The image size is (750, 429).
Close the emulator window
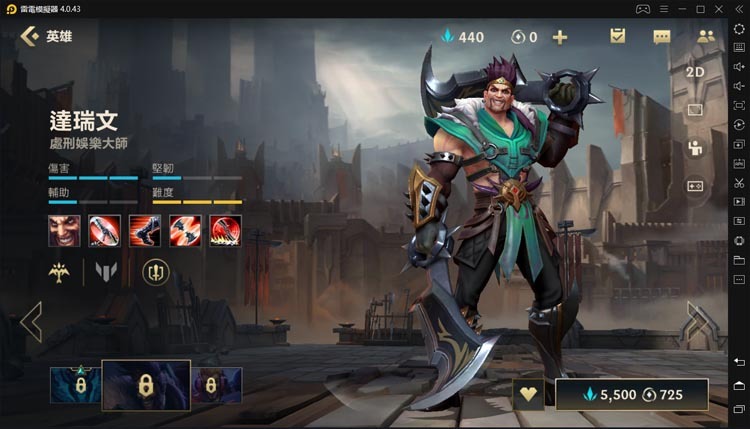[738, 8]
